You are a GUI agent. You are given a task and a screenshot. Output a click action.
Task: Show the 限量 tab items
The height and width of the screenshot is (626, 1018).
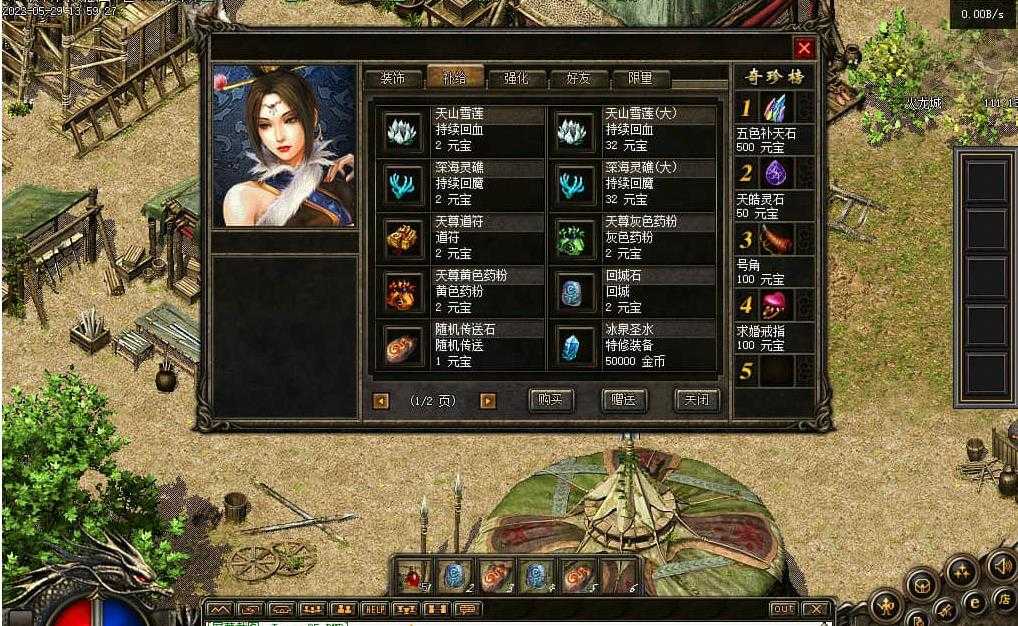(x=640, y=78)
